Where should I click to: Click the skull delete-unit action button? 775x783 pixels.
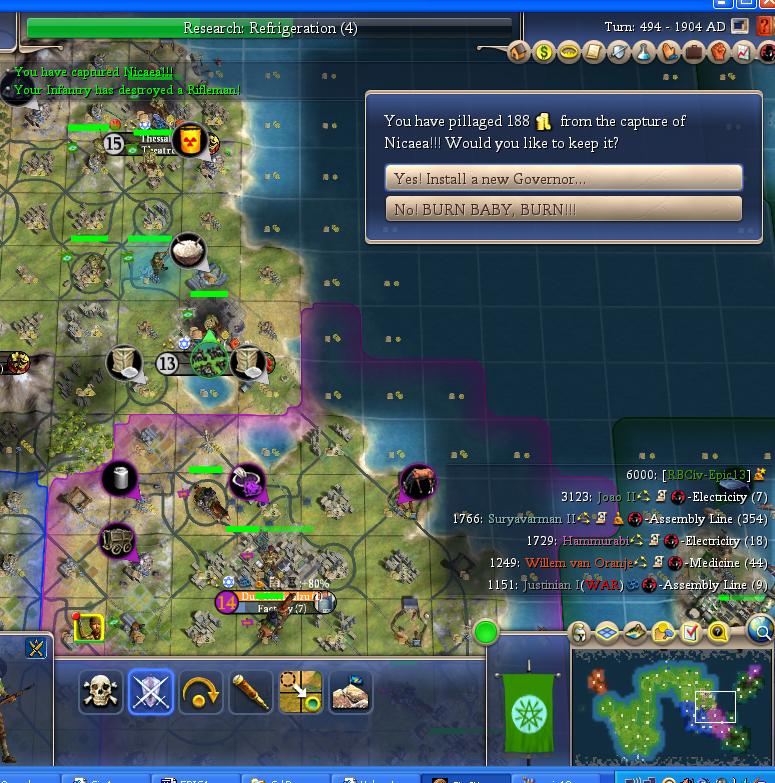pos(101,692)
